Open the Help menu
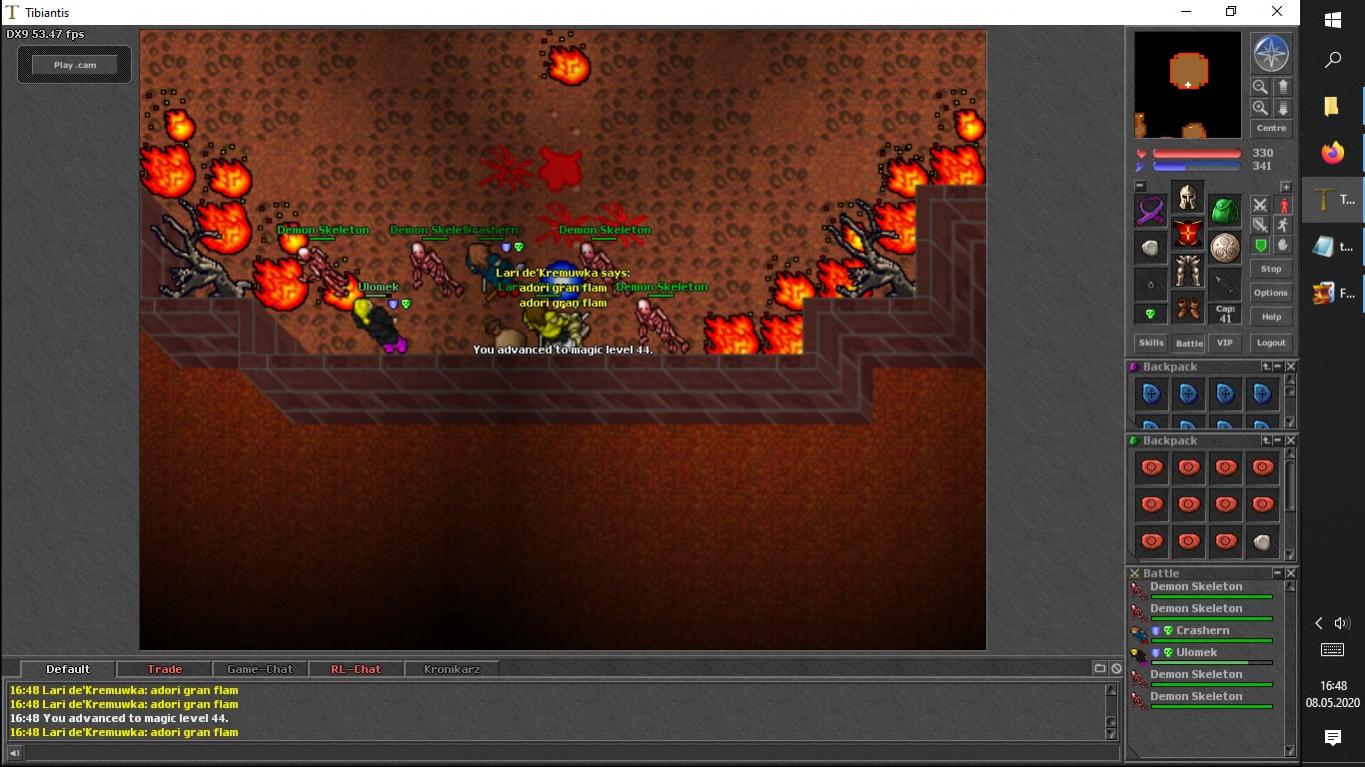 [x=1271, y=317]
